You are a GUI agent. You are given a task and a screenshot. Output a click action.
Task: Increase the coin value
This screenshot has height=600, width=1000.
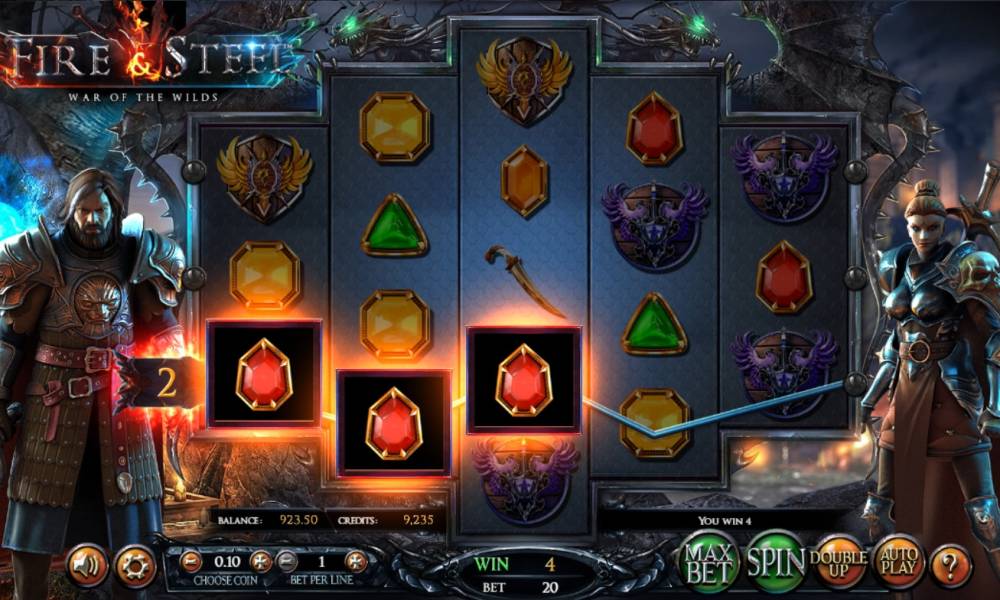click(260, 561)
